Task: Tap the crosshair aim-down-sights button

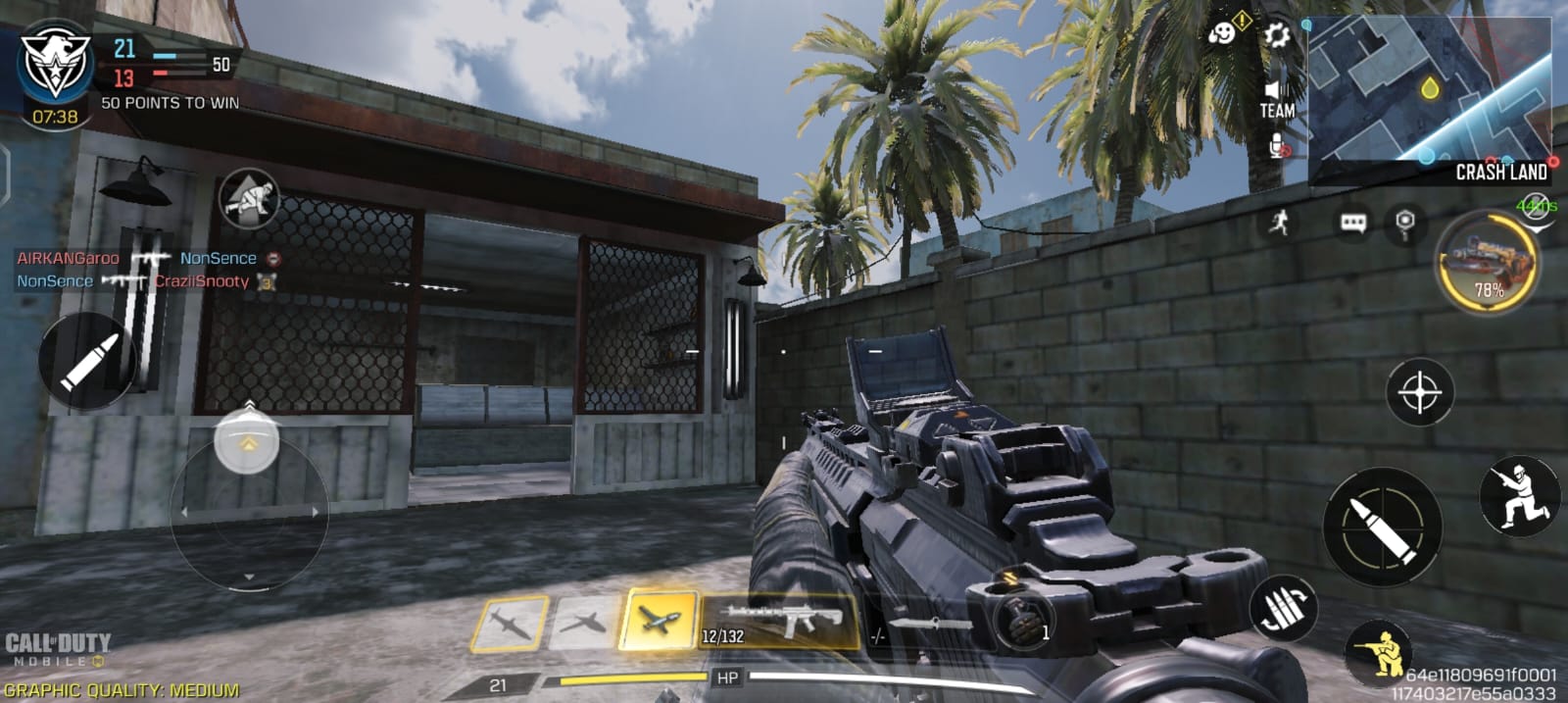Action: (x=1419, y=393)
